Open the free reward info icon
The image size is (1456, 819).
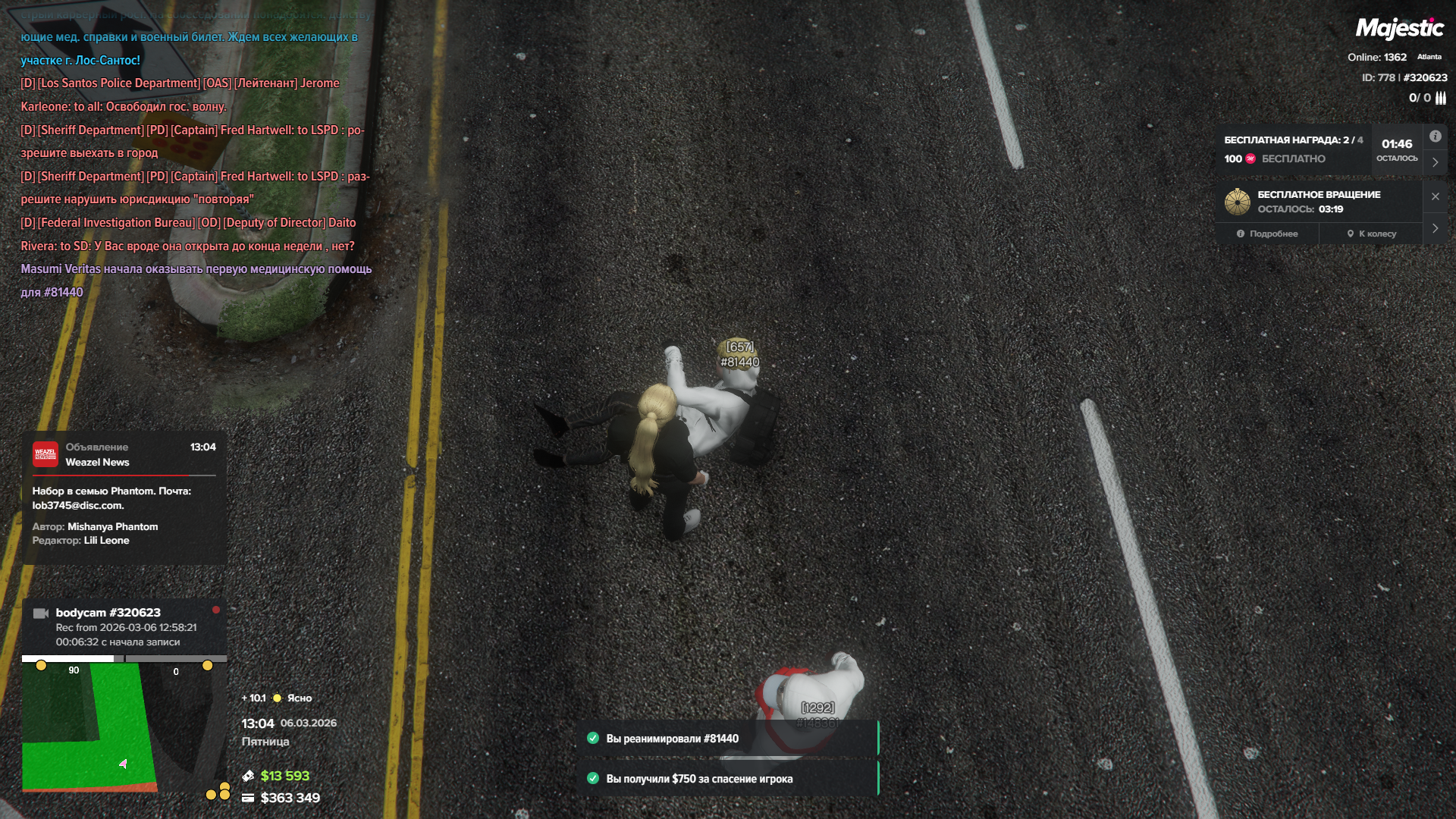(x=1435, y=136)
